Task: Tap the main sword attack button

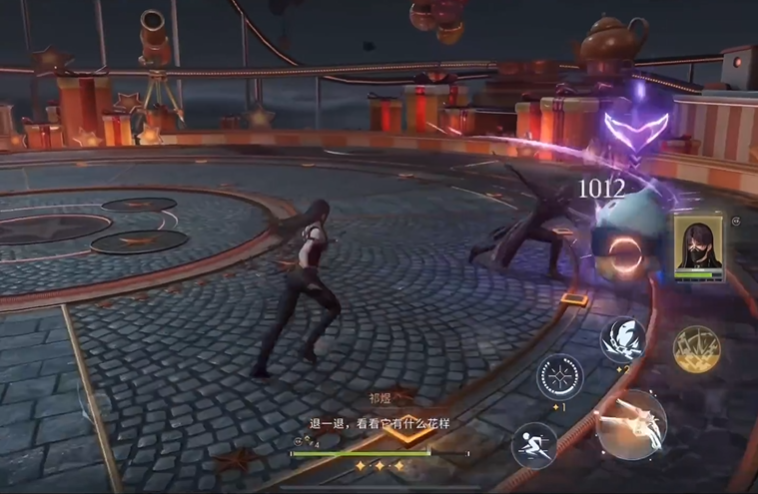Action: [x=630, y=424]
